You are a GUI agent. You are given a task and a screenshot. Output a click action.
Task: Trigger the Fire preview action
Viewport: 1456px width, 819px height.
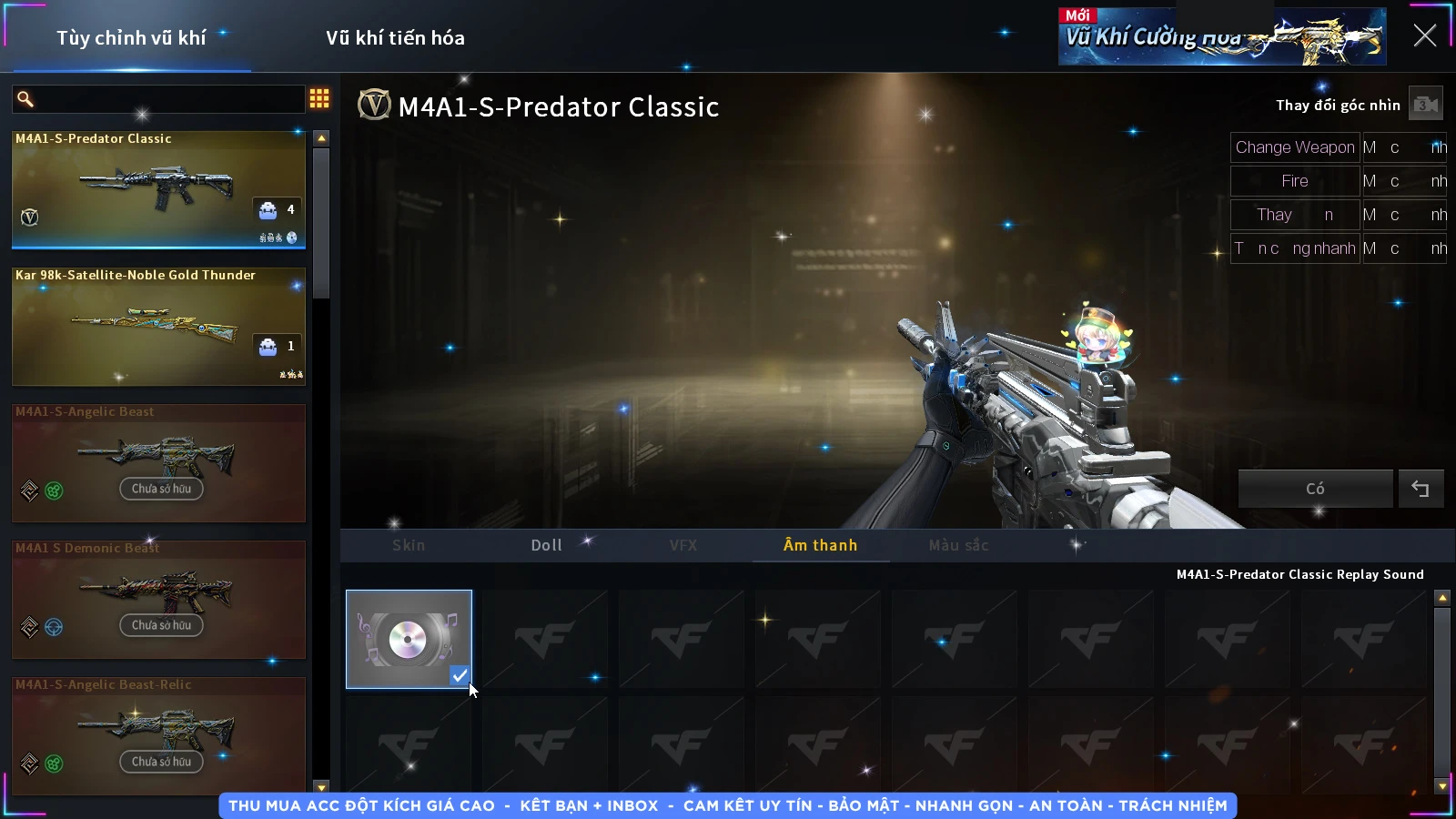(x=1294, y=181)
